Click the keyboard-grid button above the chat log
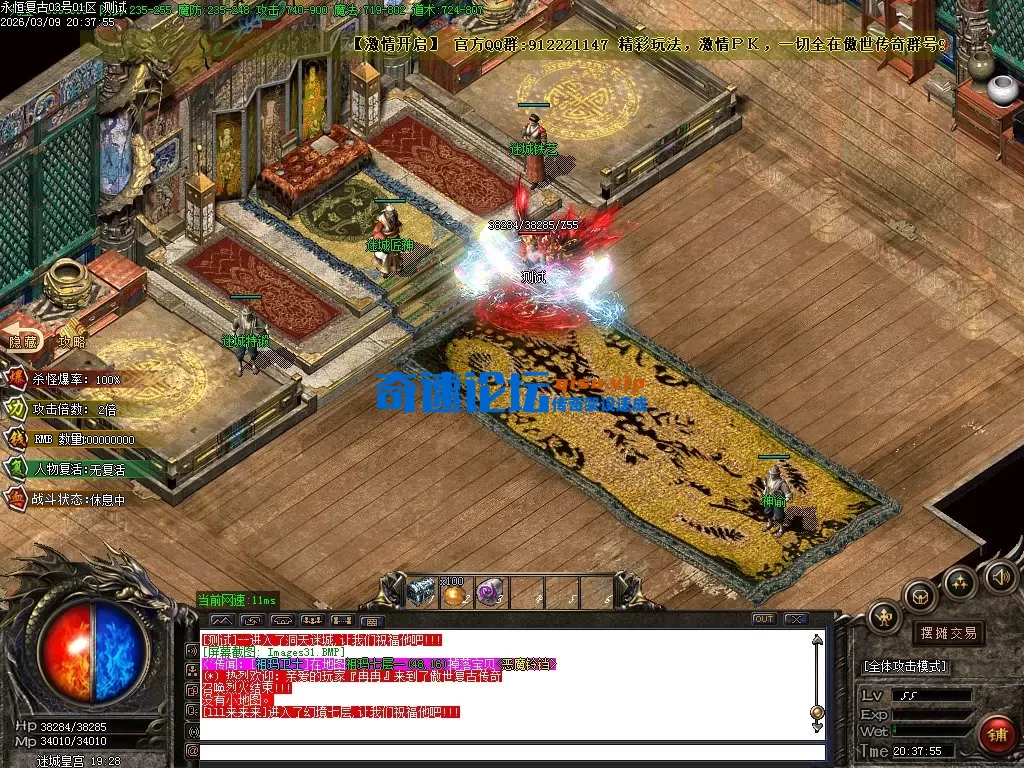The image size is (1024, 768). [372, 620]
